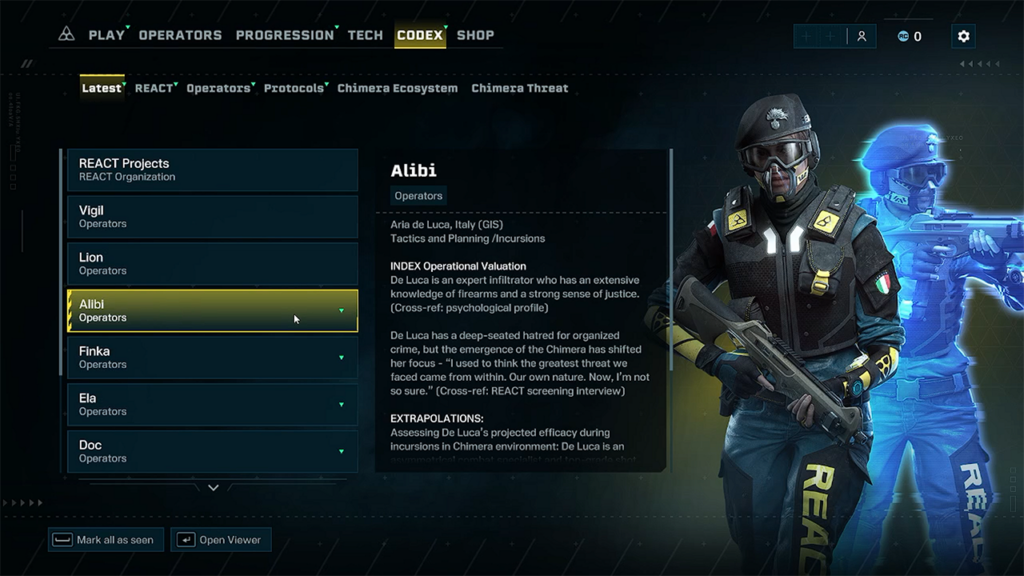Filter codex by Operators category
The image size is (1024, 576).
(218, 88)
